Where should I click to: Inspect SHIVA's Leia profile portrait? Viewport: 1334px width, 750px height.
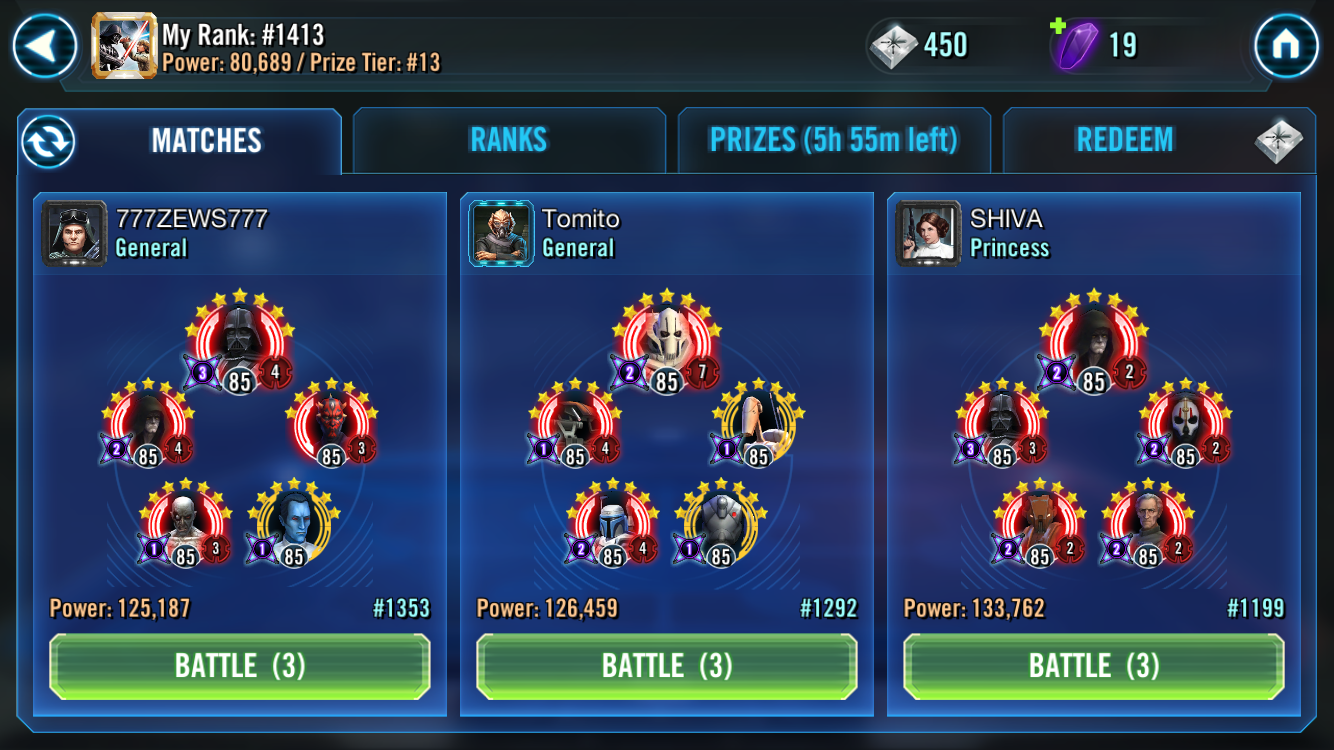pos(928,233)
